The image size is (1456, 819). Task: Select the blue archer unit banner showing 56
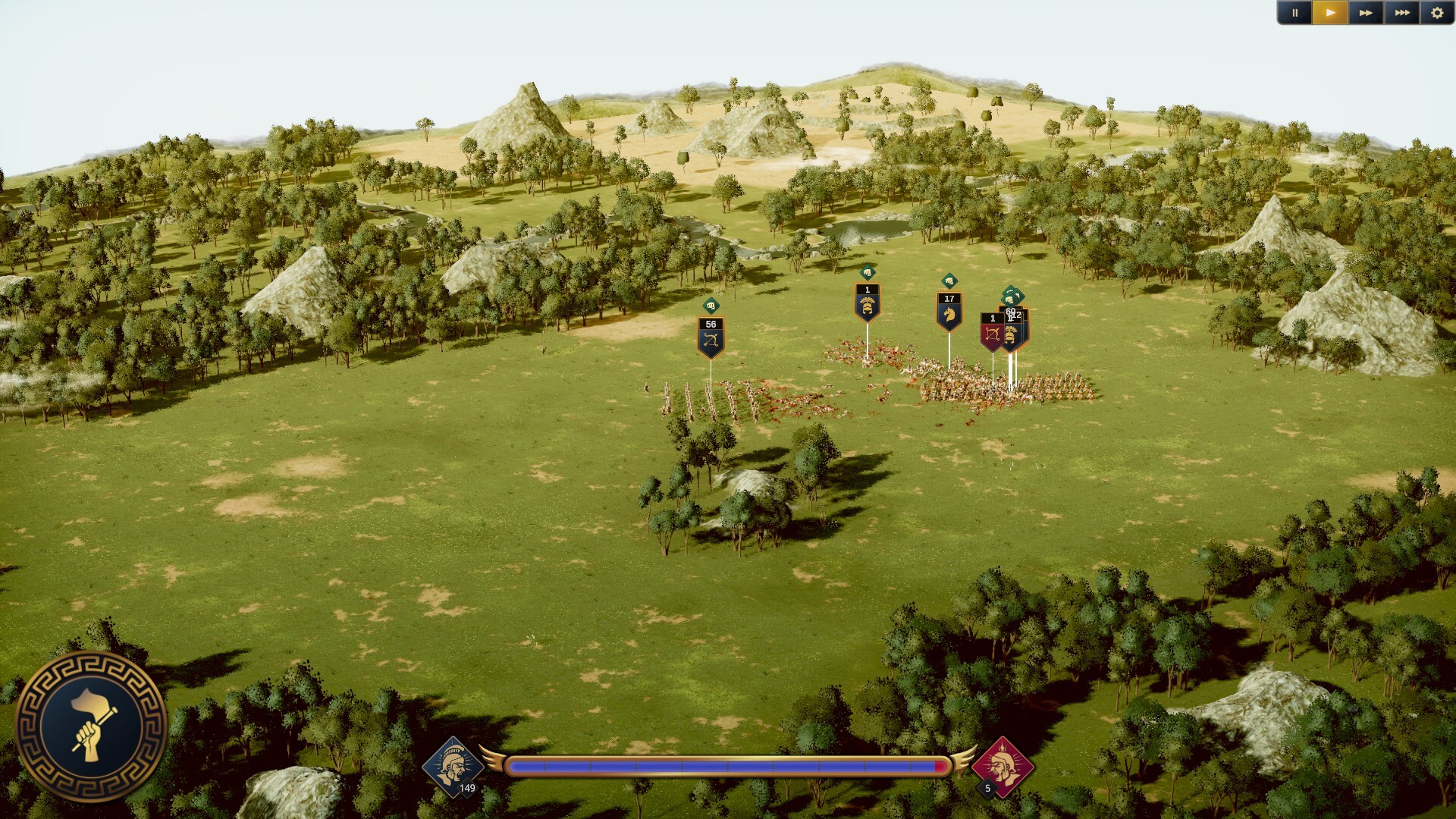click(x=711, y=337)
